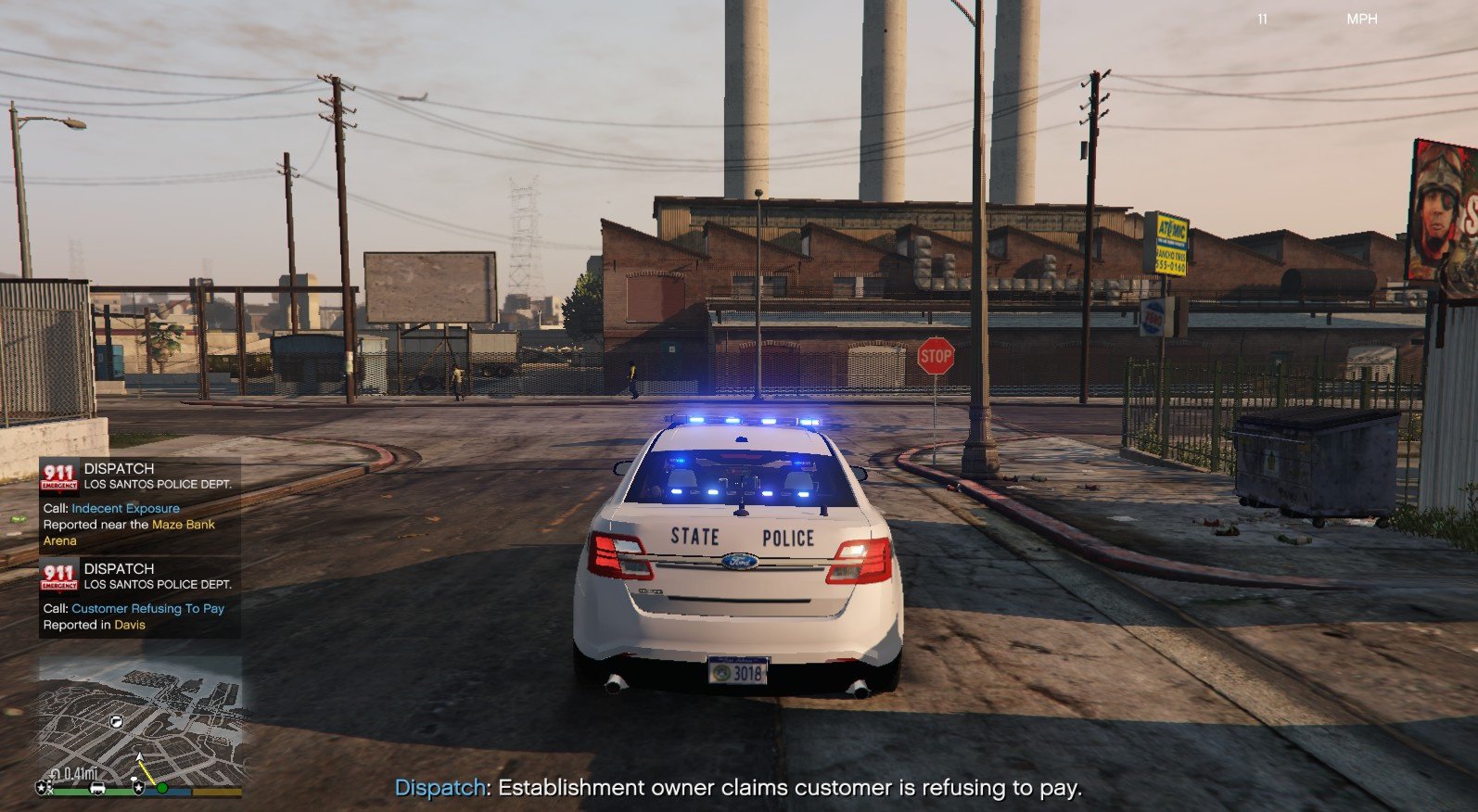Open the Customer Refusing To Pay notification
This screenshot has height=812, width=1478.
[139, 598]
